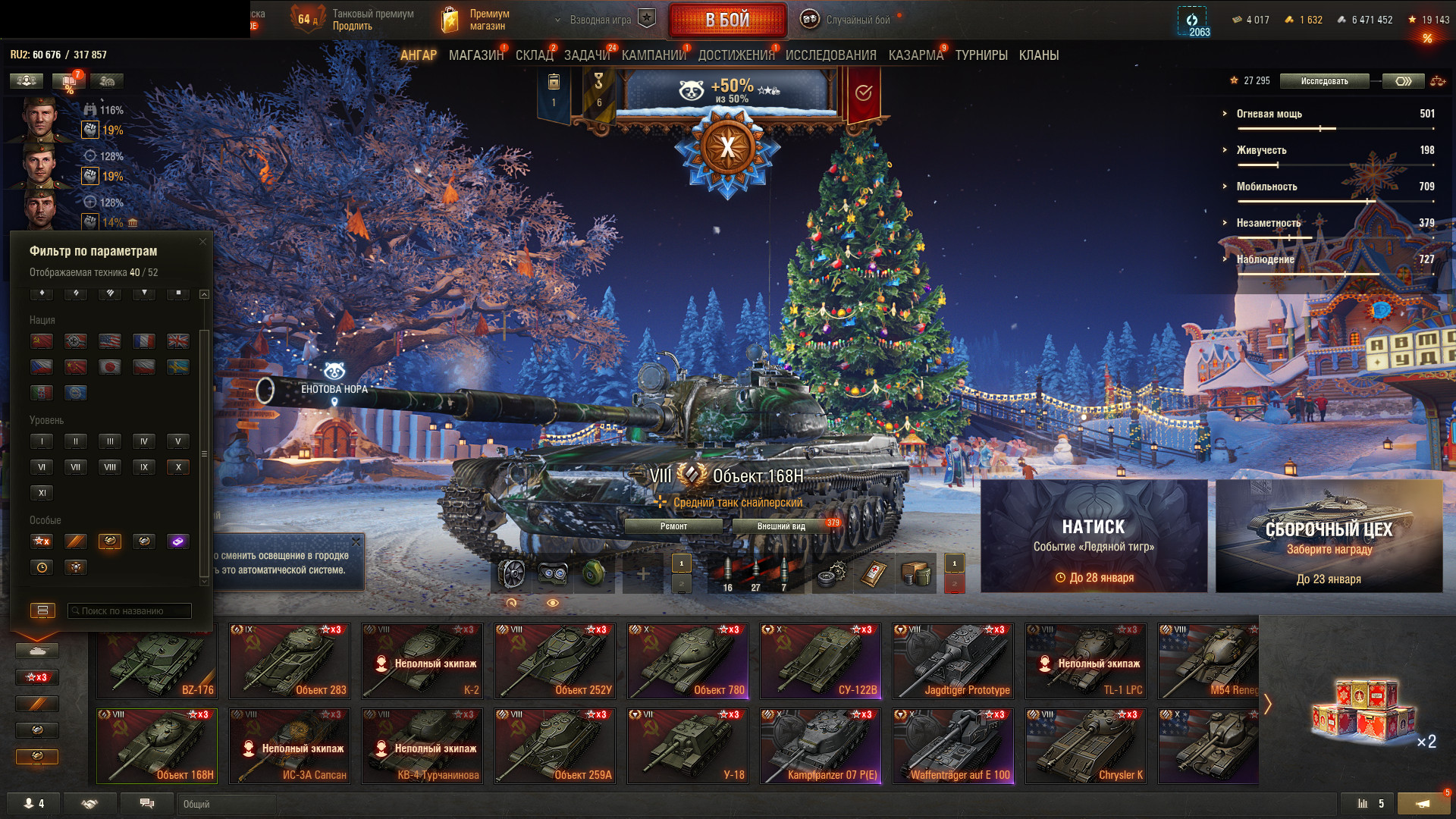
Task: Filter vehicles by tier X
Action: (178, 467)
